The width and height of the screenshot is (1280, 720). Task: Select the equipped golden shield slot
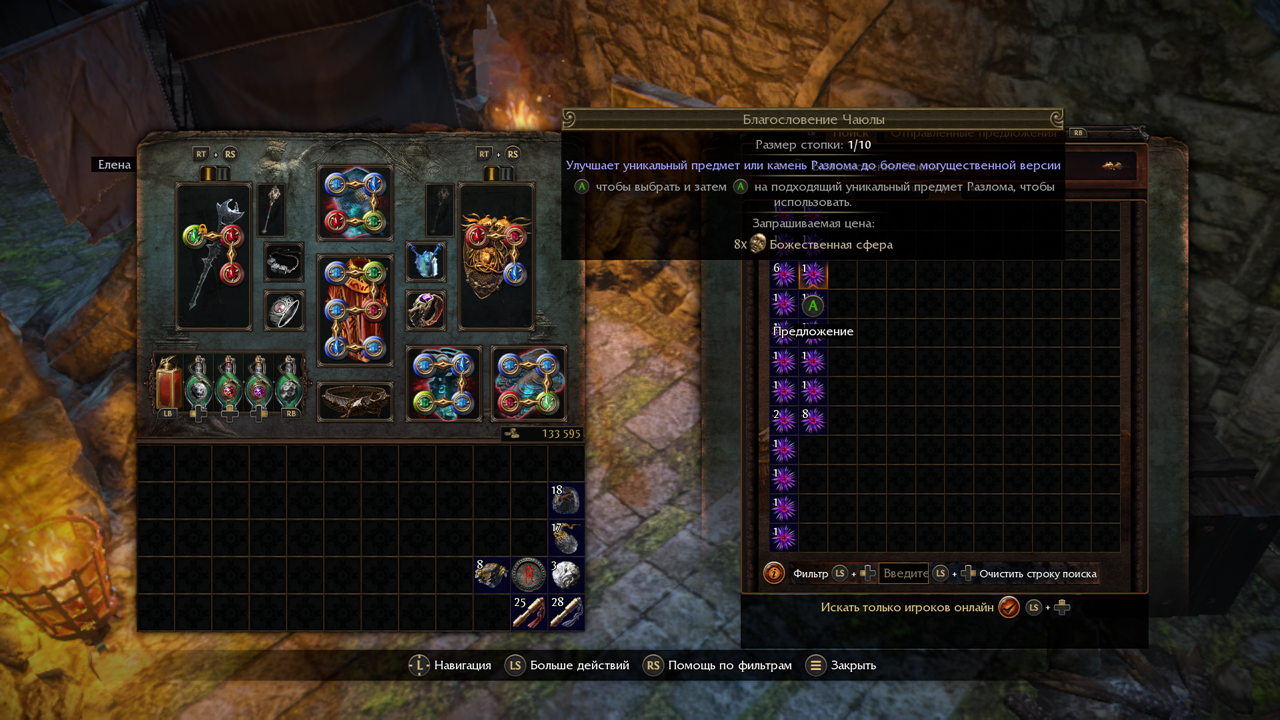click(x=496, y=256)
